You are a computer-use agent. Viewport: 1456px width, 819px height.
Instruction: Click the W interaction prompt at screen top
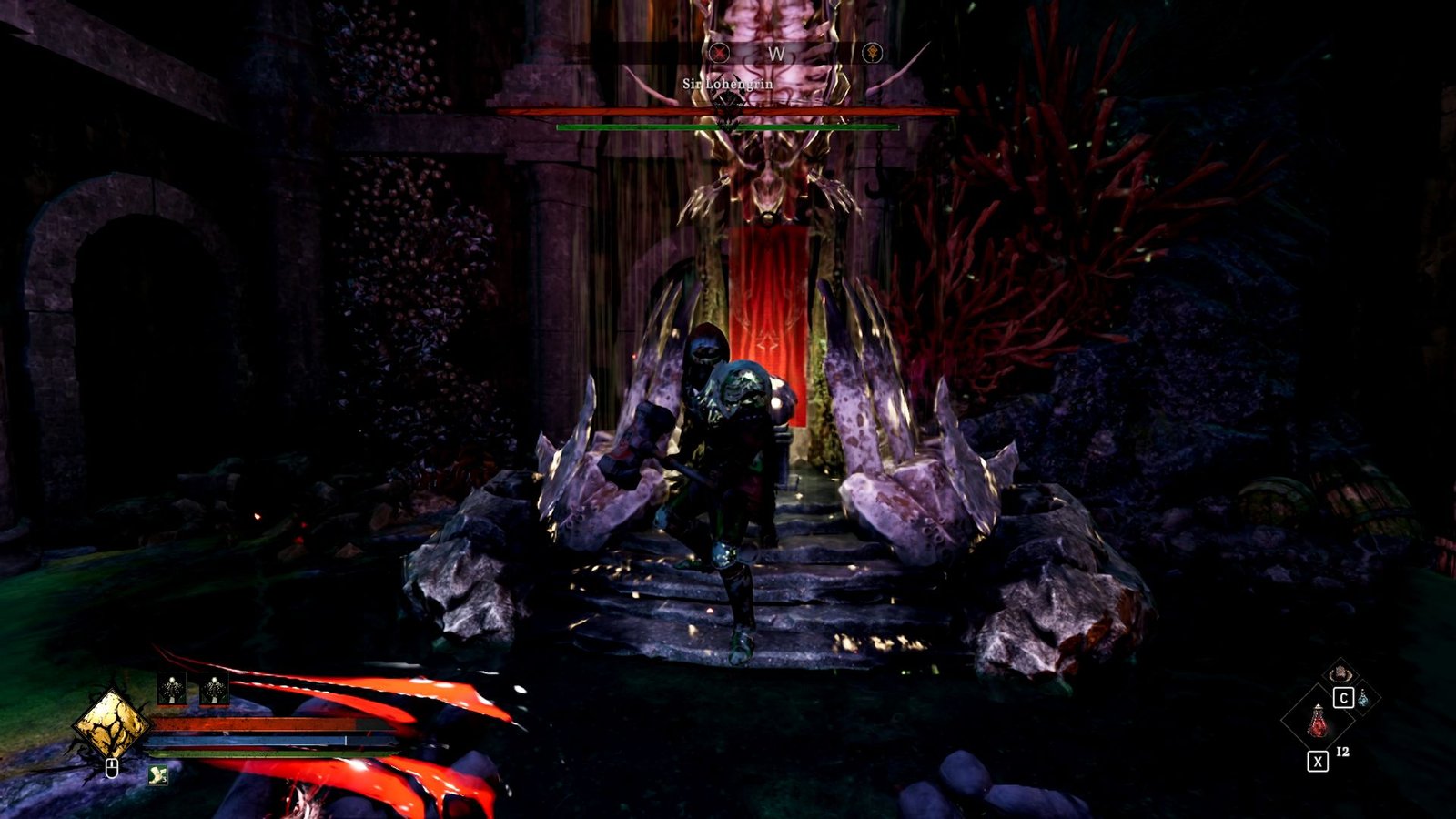pyautogui.click(x=775, y=52)
